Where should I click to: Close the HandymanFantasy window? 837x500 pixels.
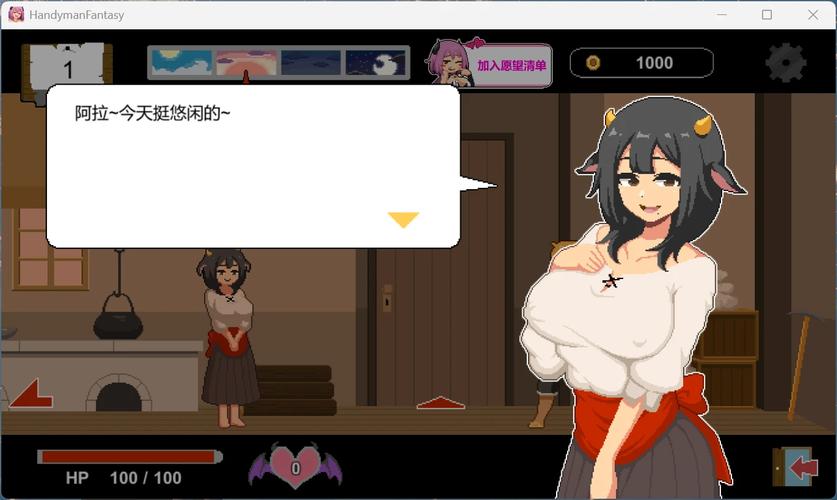(813, 14)
